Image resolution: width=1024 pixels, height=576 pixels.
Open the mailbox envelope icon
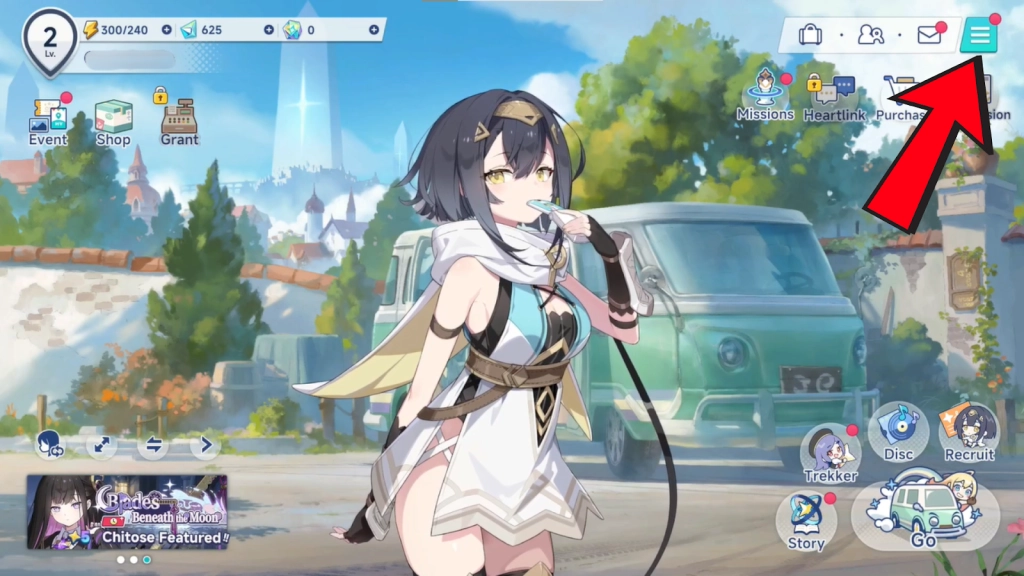click(x=929, y=36)
